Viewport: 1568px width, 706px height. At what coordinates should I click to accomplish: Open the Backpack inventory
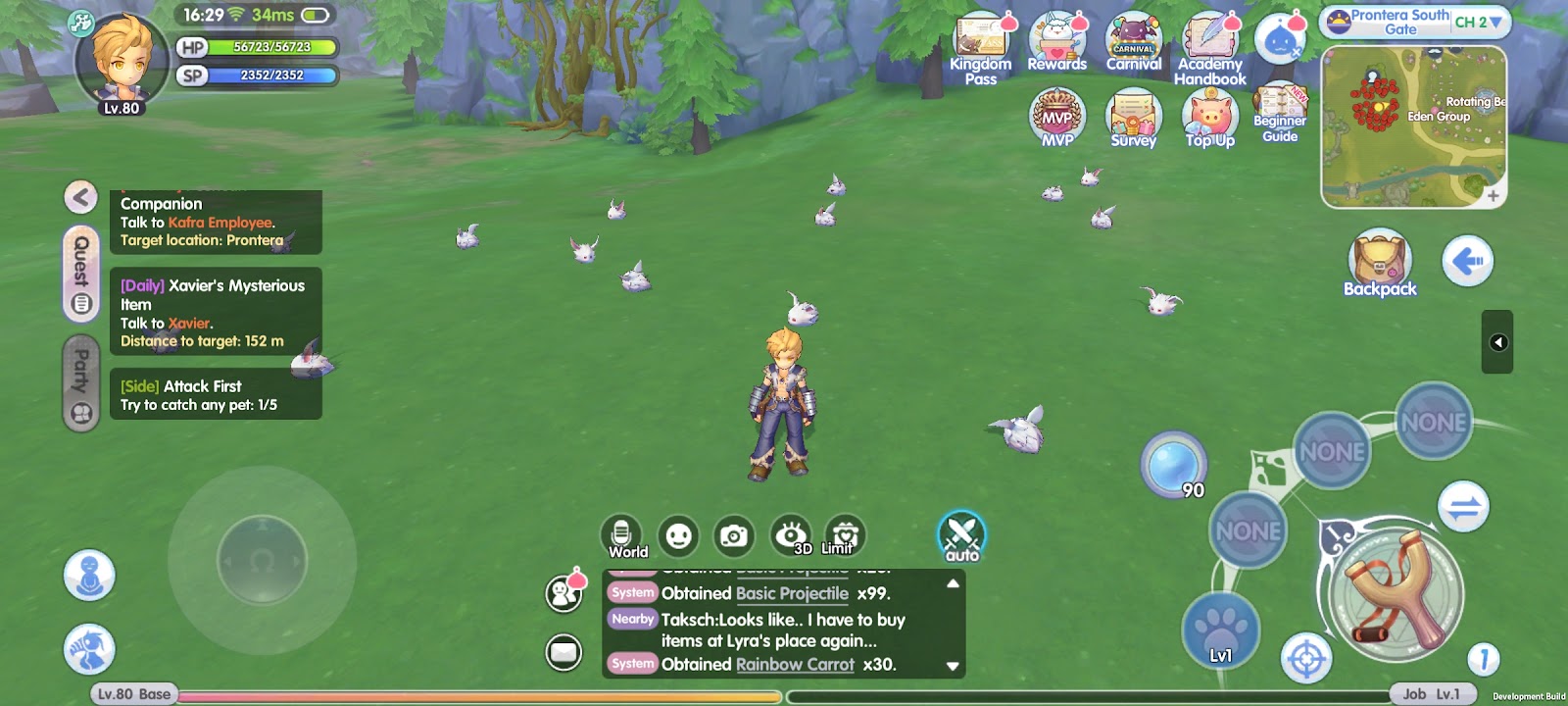1380,261
